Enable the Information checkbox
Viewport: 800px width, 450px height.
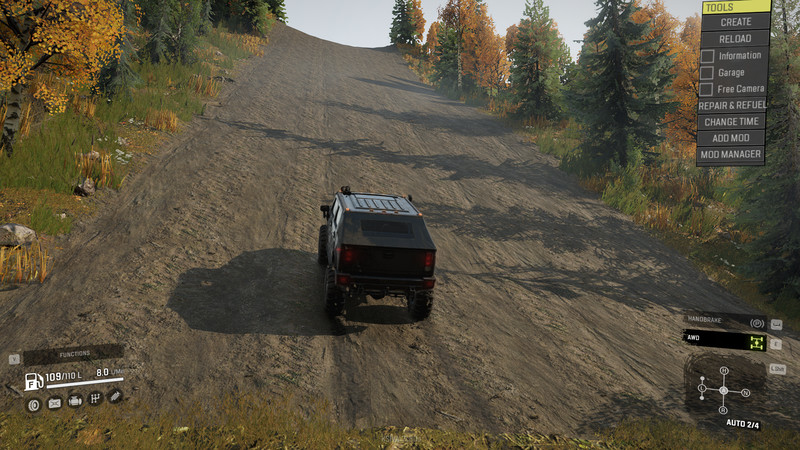click(707, 56)
